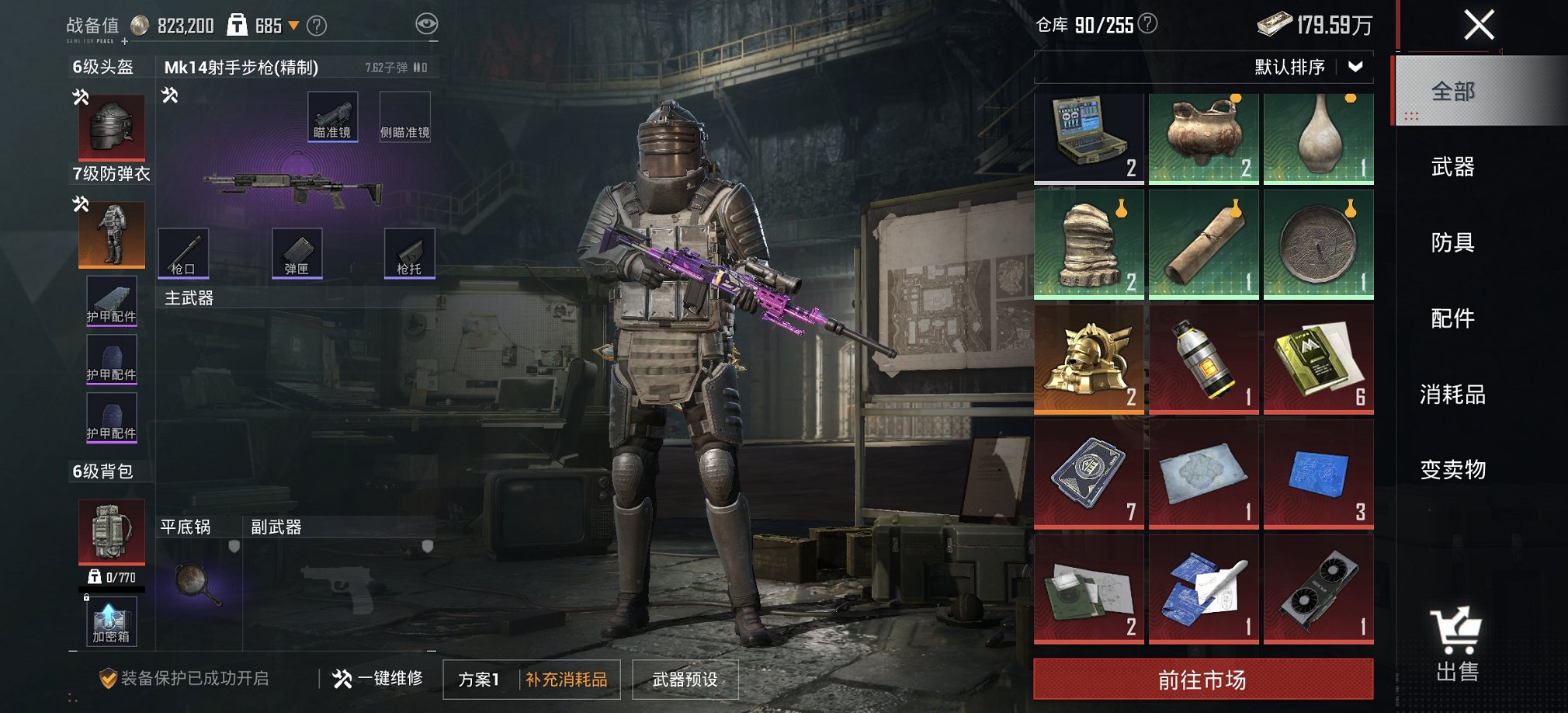Select the laptop item in warehouse grid
This screenshot has width=1568, height=713.
point(1088,137)
